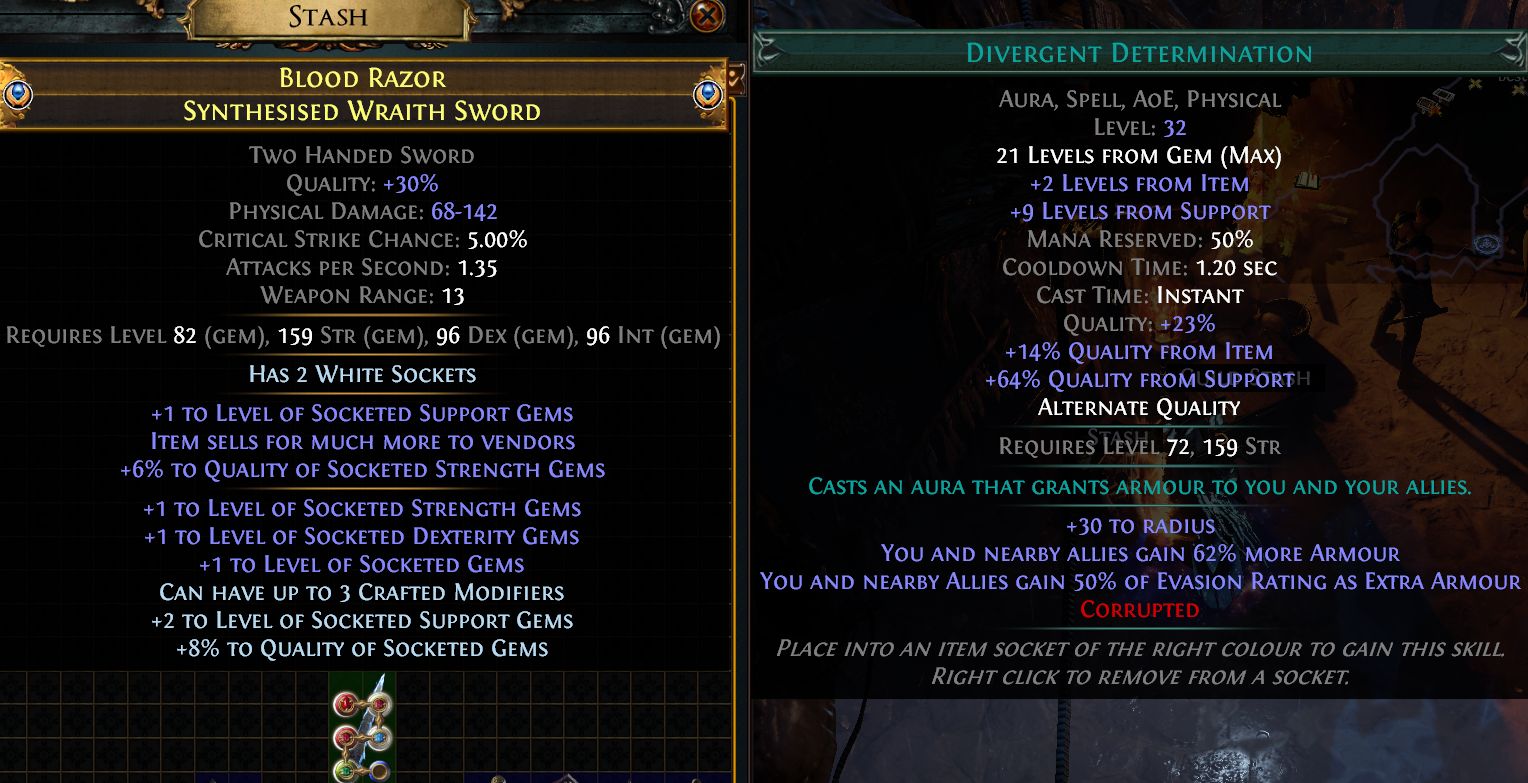Click the blue gem in Blood Razor's sockets
Screen dimensions: 1528x783
coord(379,737)
